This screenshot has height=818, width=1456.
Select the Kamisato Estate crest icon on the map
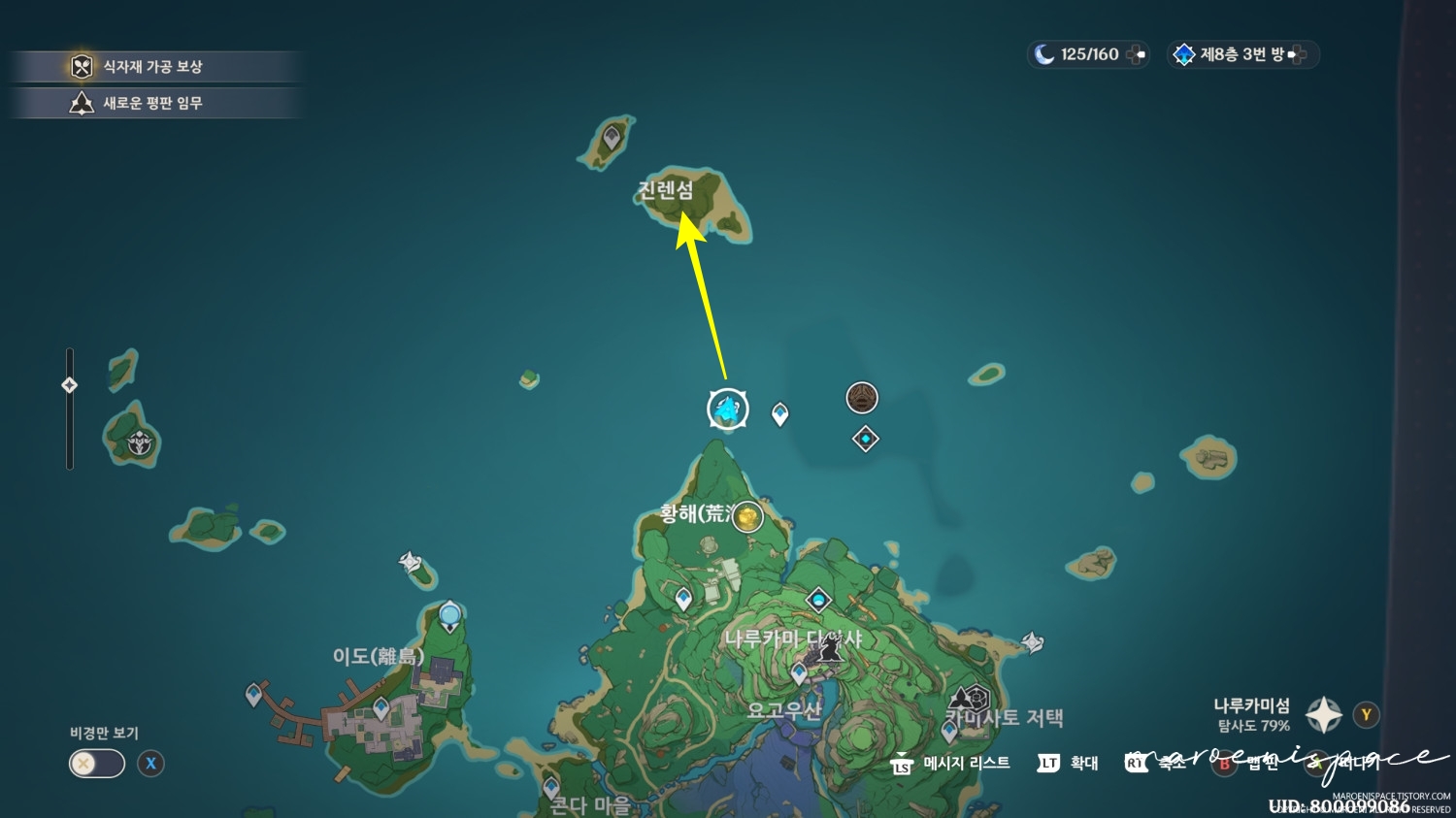[x=968, y=698]
